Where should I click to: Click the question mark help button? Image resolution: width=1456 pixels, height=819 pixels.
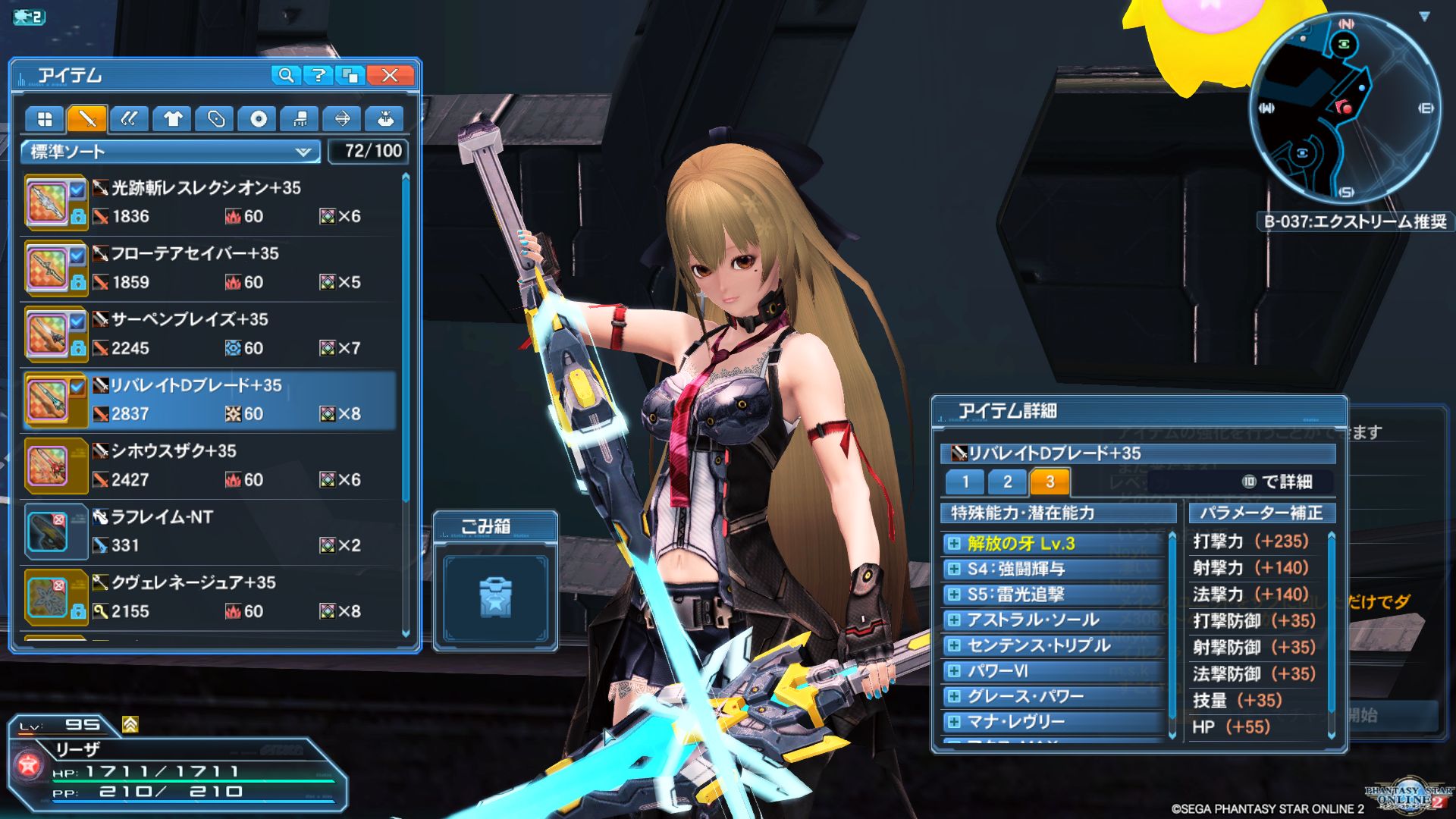[x=318, y=75]
